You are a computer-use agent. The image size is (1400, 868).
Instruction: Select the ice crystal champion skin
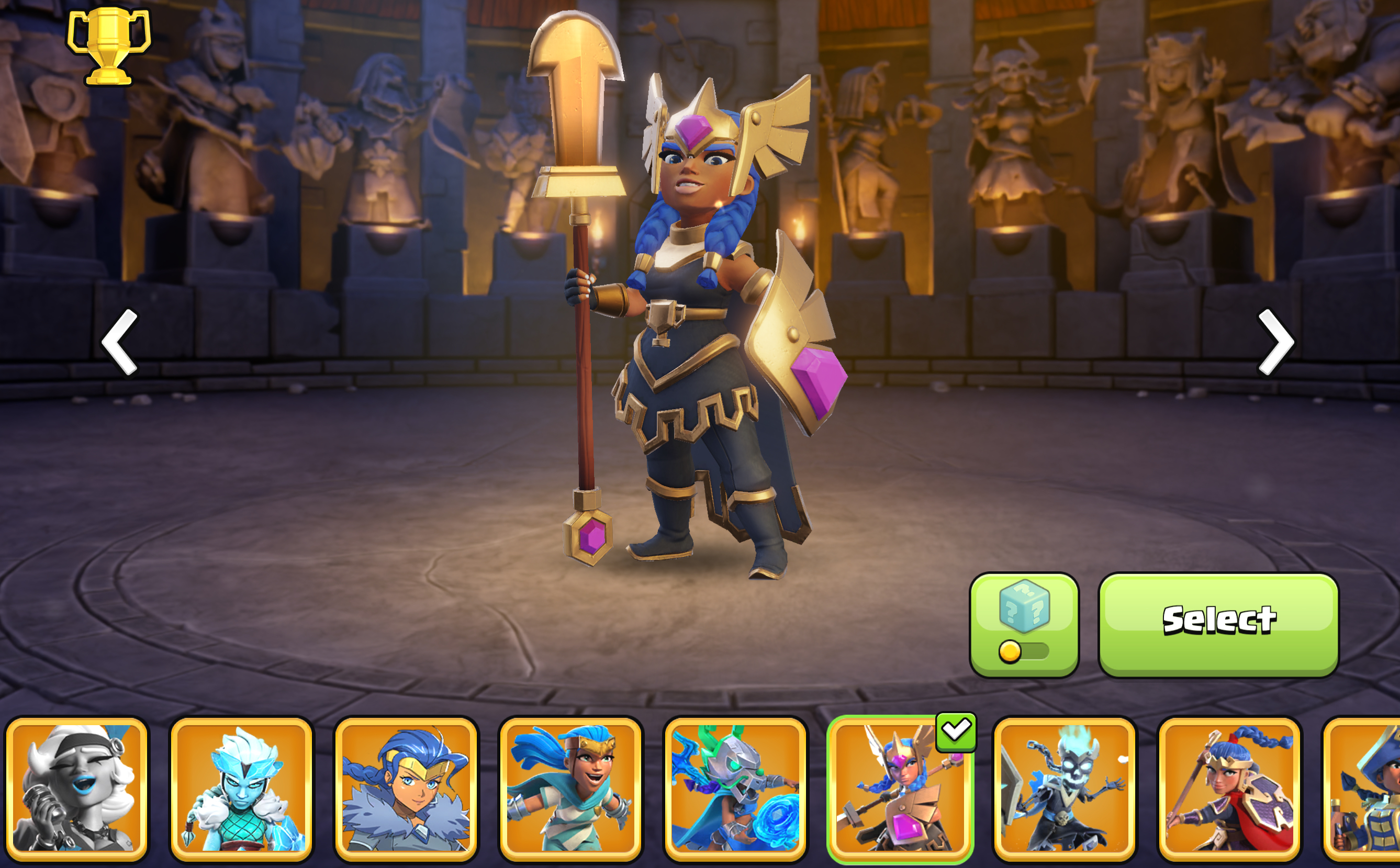(241, 789)
